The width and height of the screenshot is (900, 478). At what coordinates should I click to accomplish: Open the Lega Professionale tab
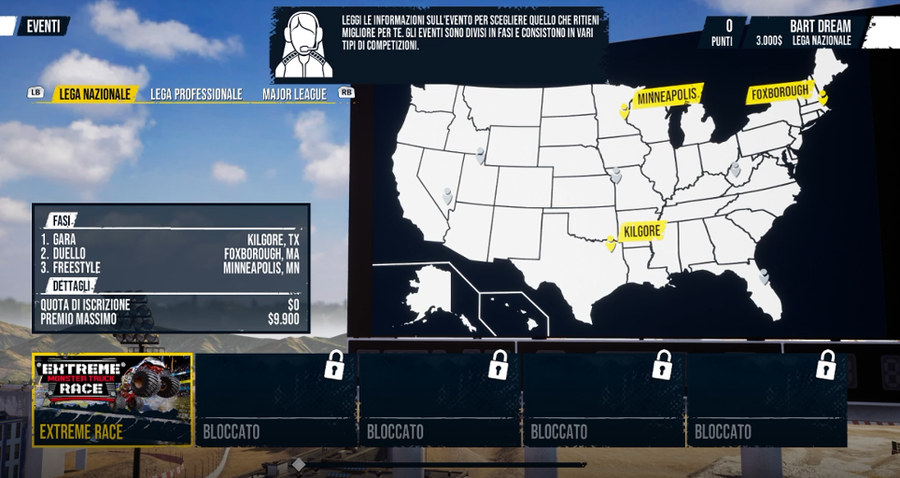click(196, 95)
